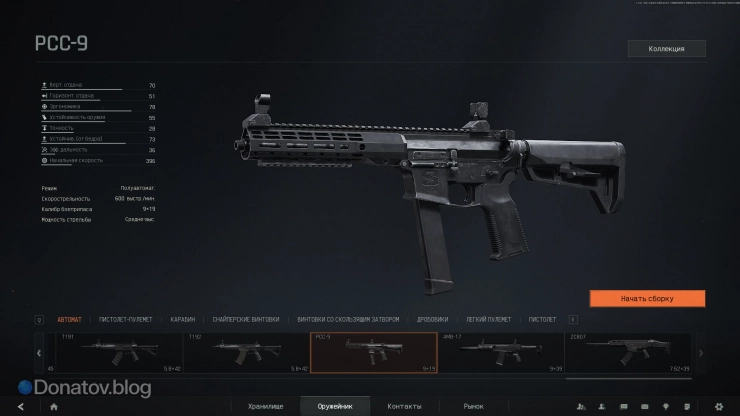Image resolution: width=740 pixels, height=416 pixels.
Task: Show the Снайперские винтовки category
Action: point(247,320)
